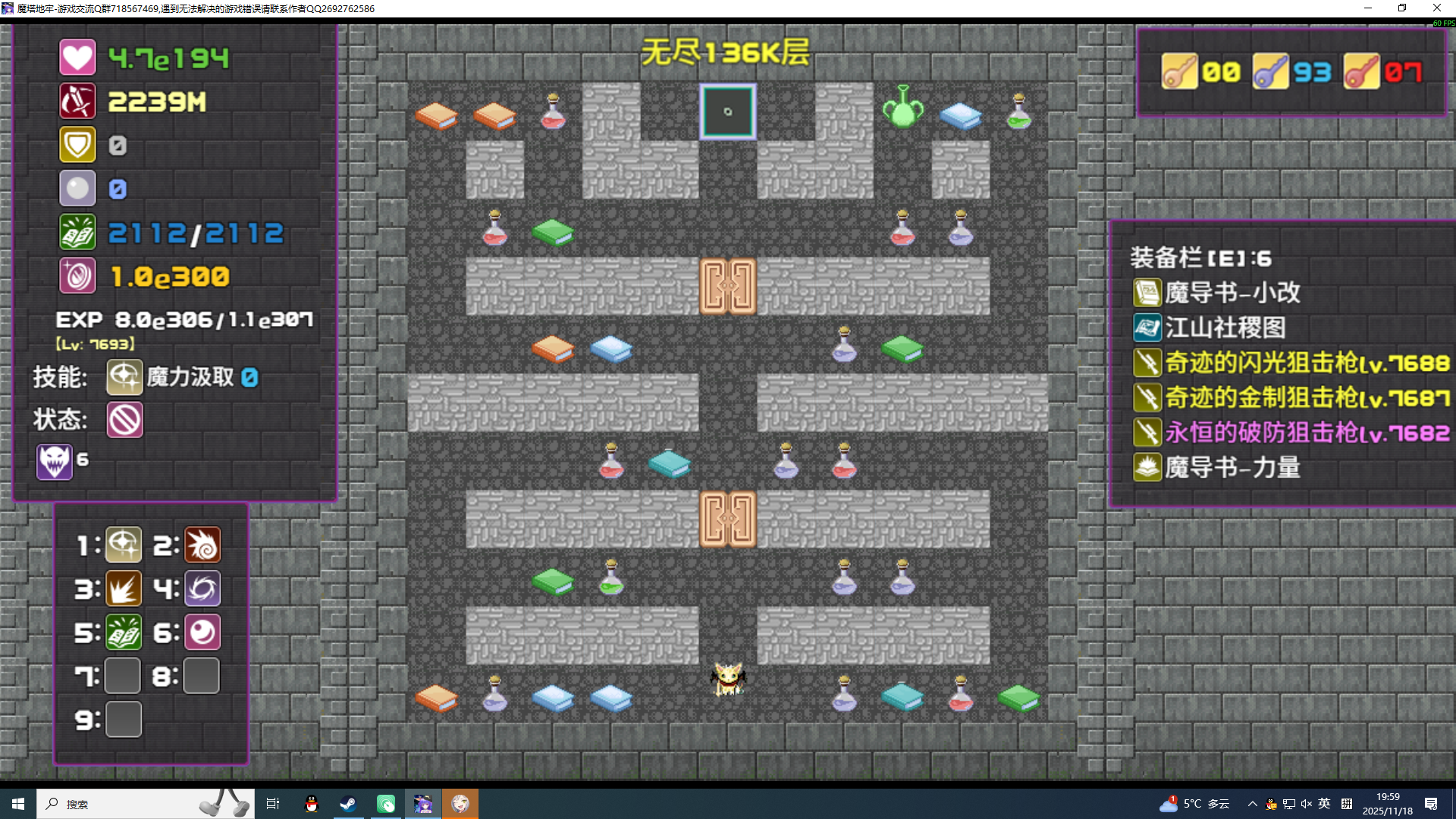Image resolution: width=1456 pixels, height=819 pixels.
Task: Select the vortex skill in hotbar slot 4
Action: tap(202, 588)
